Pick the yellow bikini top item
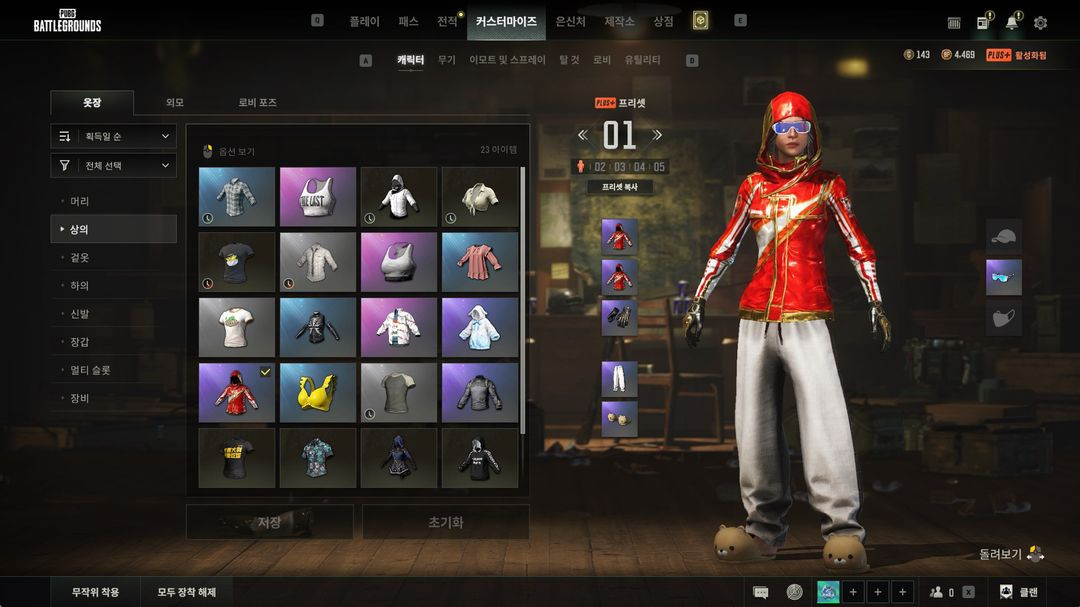The image size is (1080, 607). tap(318, 393)
